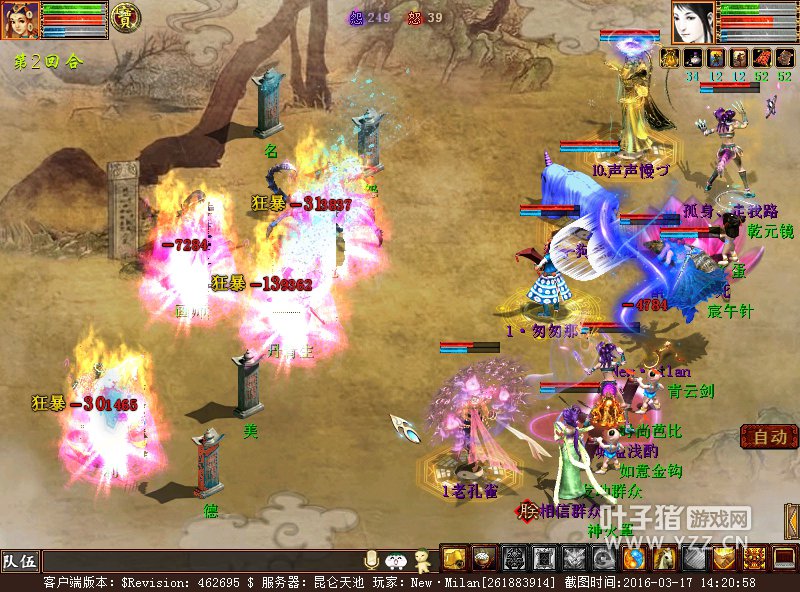Toggle the microphone voice chat icon

372,560
